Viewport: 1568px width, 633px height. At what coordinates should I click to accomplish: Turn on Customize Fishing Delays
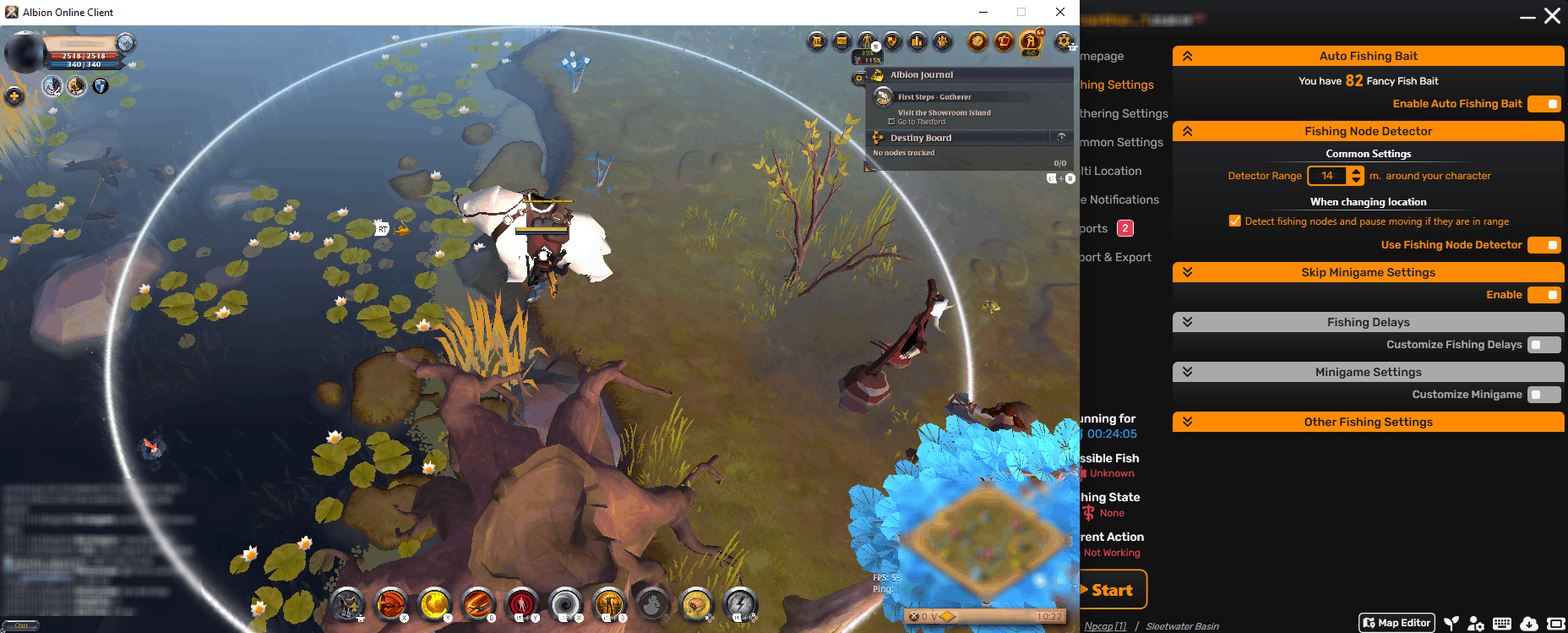1544,345
